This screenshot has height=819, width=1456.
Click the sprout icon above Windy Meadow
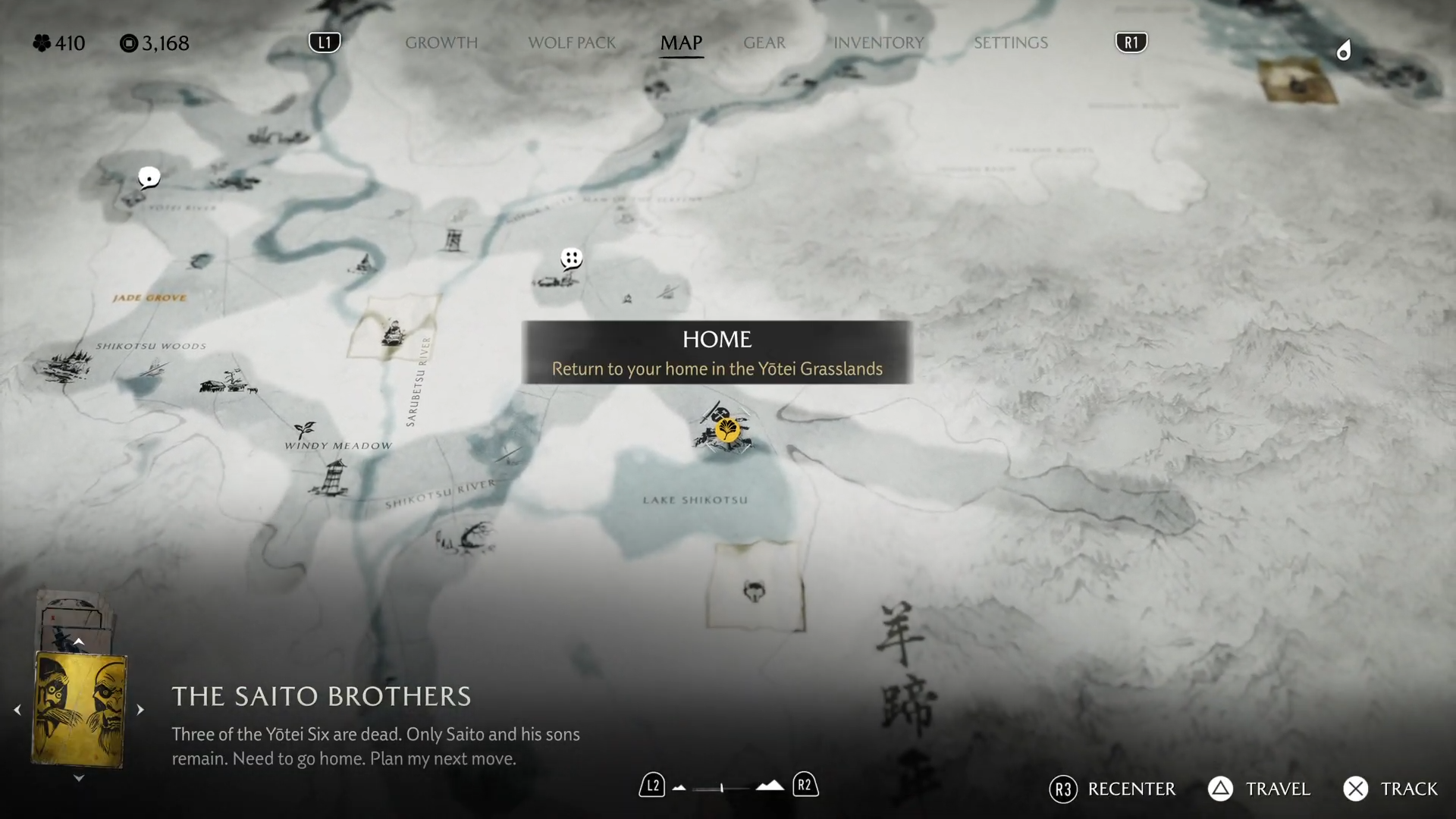click(x=305, y=429)
